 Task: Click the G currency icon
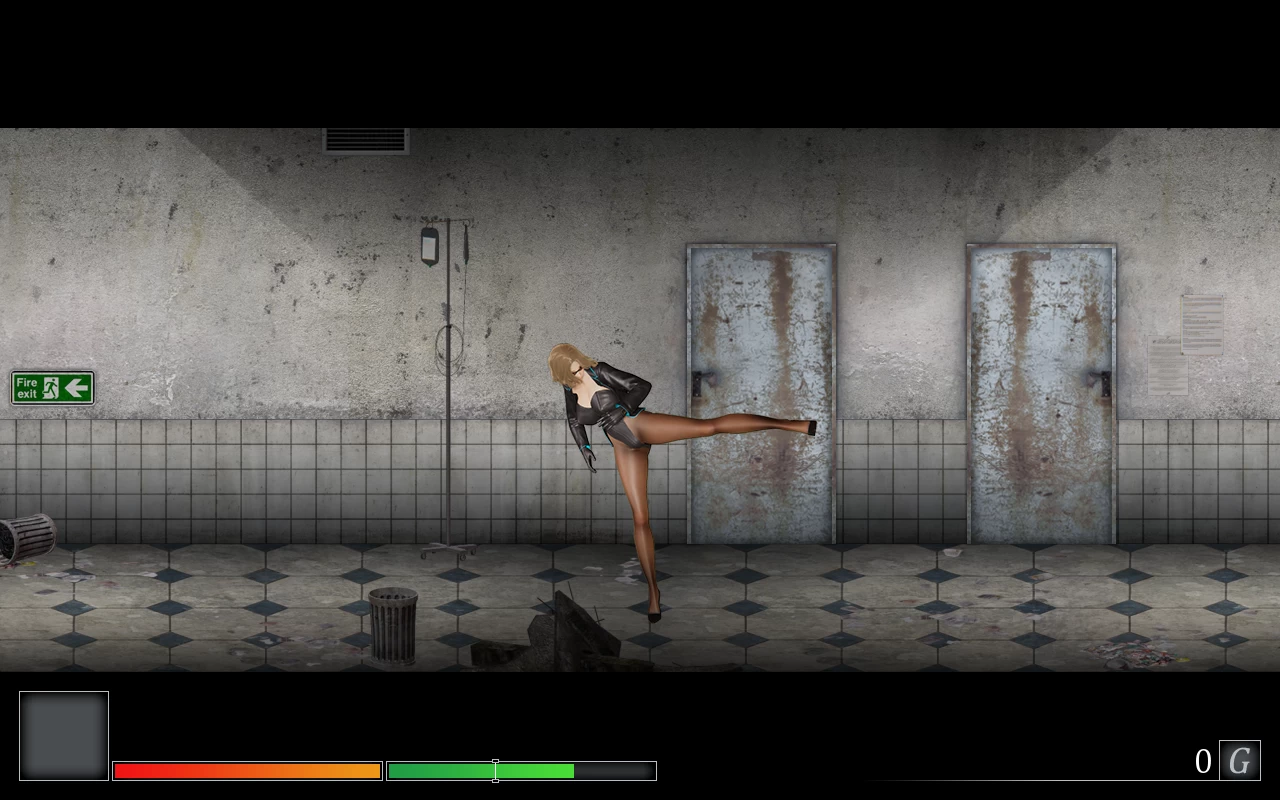click(1239, 760)
